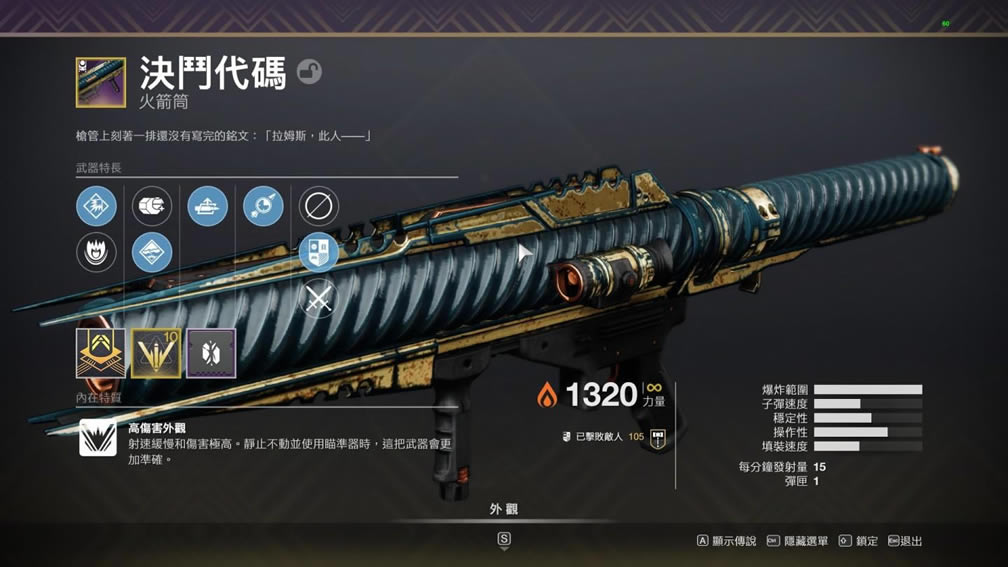Inspect the 高傷害外觀 intrinsic trait icon
1008x567 pixels.
coord(97,438)
